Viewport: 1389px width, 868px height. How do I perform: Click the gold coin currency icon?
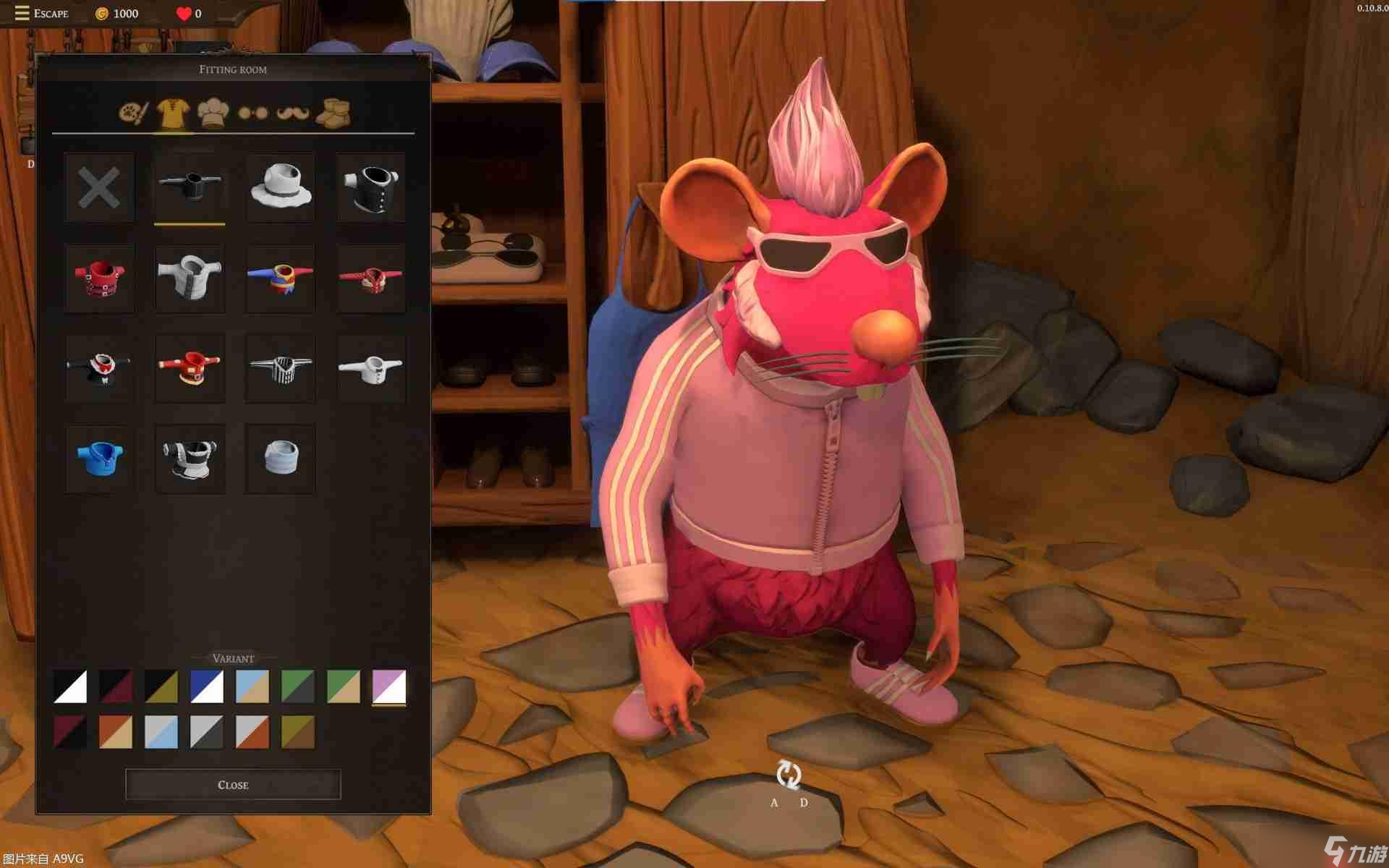(101, 12)
